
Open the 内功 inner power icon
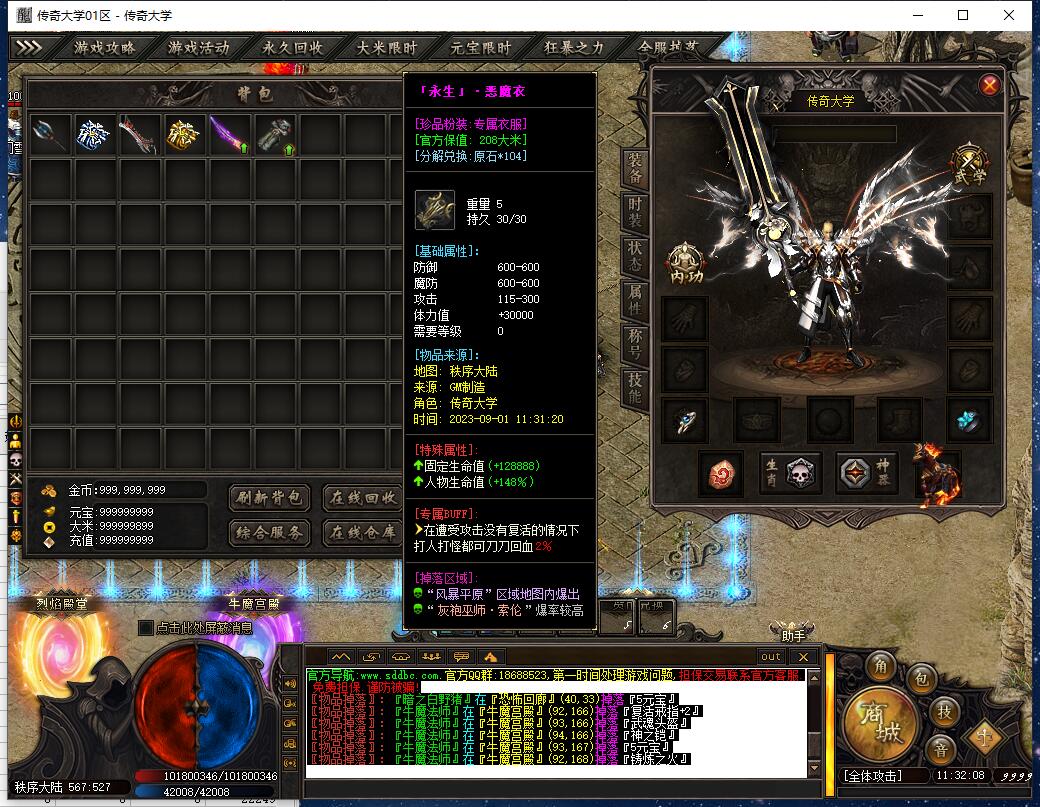pos(683,262)
